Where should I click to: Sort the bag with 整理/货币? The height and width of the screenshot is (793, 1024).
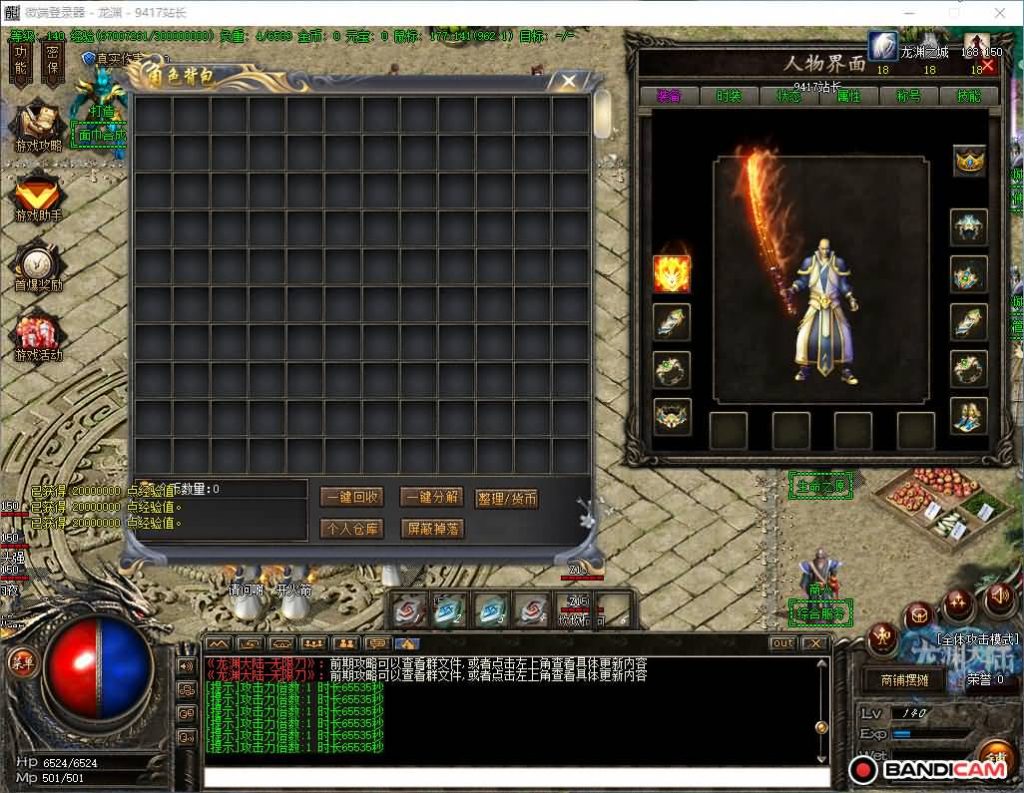coord(507,498)
